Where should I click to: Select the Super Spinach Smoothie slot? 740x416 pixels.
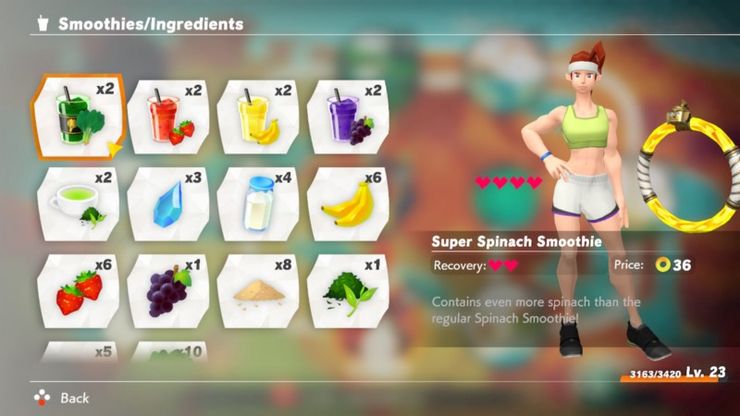[x=77, y=116]
